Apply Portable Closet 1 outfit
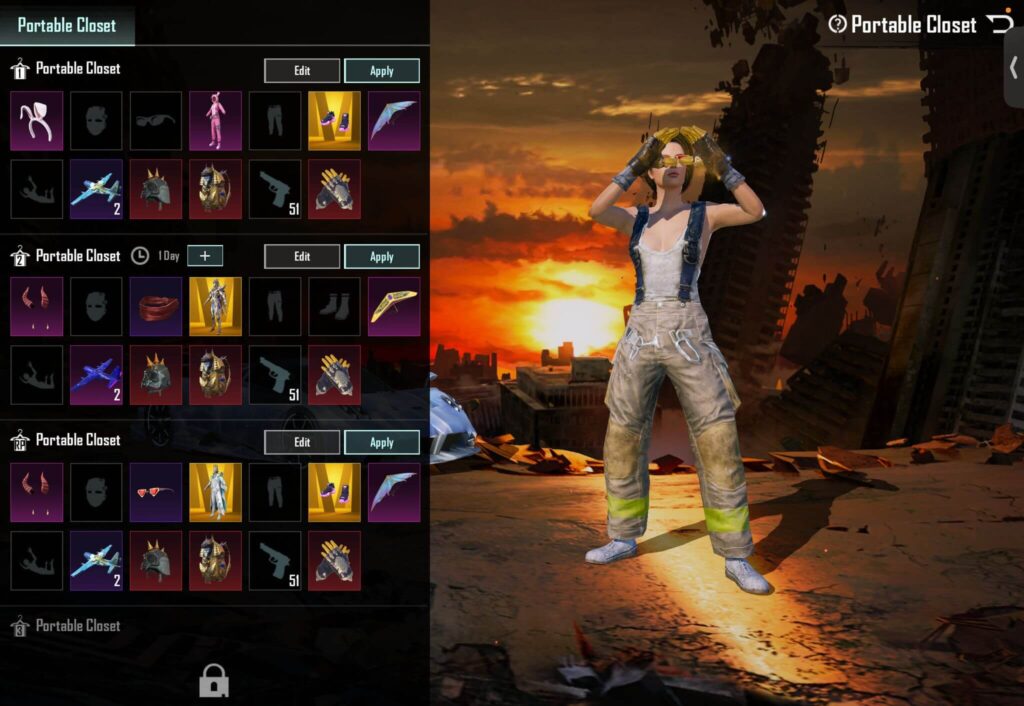The image size is (1024, 706). (x=382, y=71)
